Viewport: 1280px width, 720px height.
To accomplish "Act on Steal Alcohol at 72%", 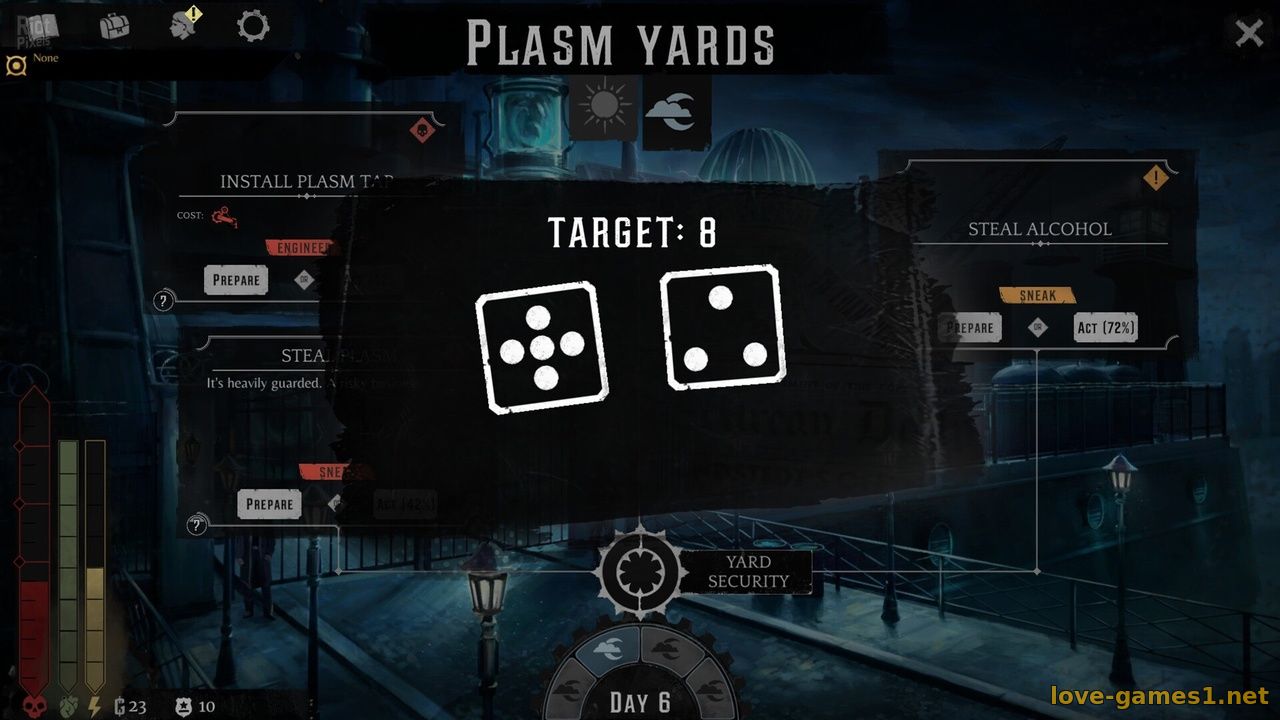I will (x=1105, y=328).
